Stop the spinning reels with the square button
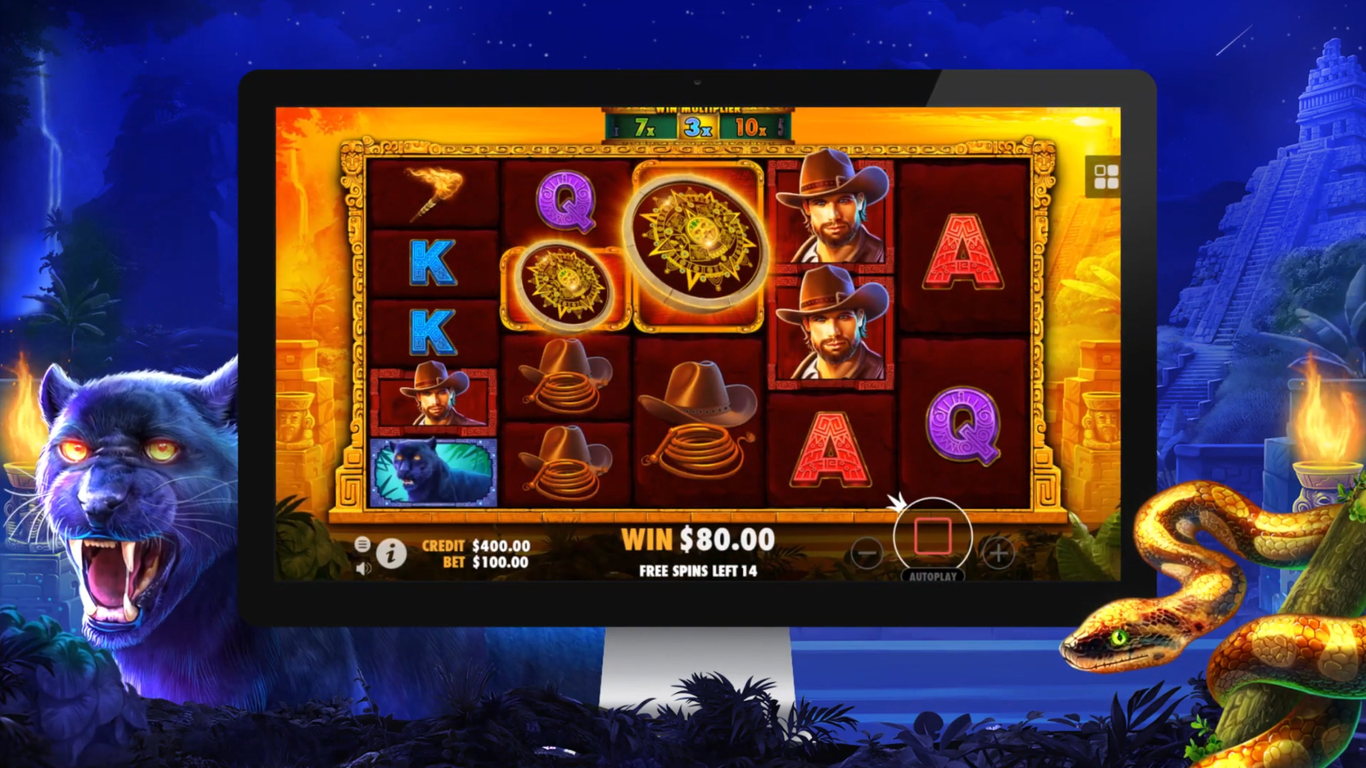This screenshot has width=1366, height=768. click(x=931, y=537)
